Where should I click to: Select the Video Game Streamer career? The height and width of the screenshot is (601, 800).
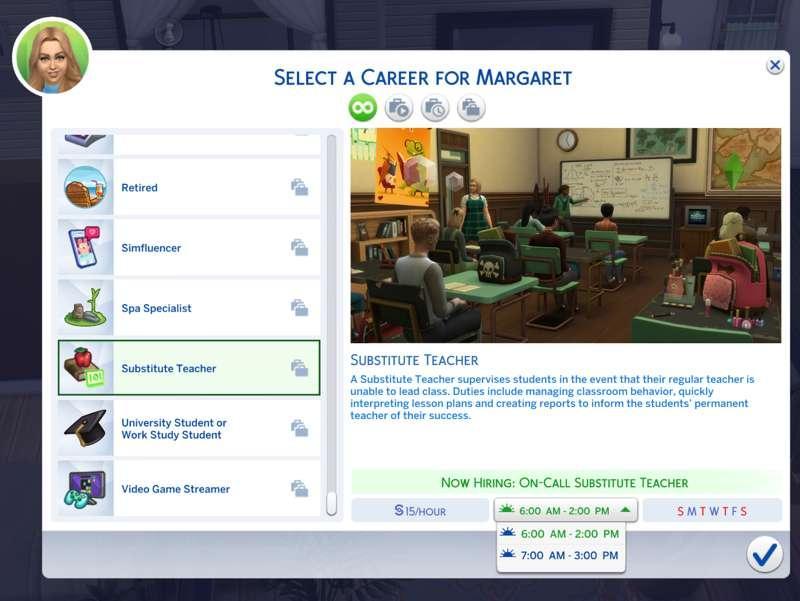(x=188, y=489)
